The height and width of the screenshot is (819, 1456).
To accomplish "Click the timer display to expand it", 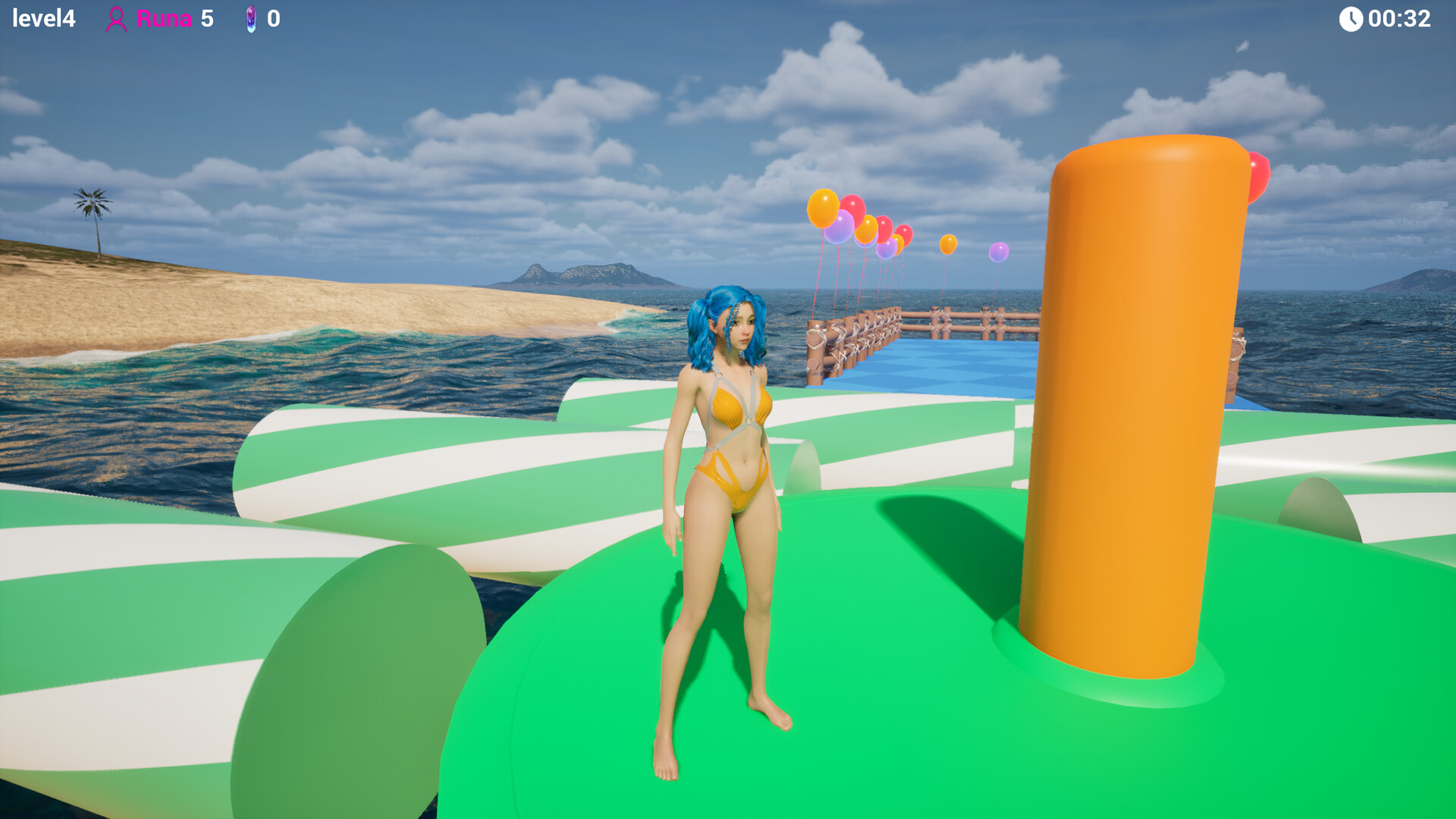I will pos(1399,18).
